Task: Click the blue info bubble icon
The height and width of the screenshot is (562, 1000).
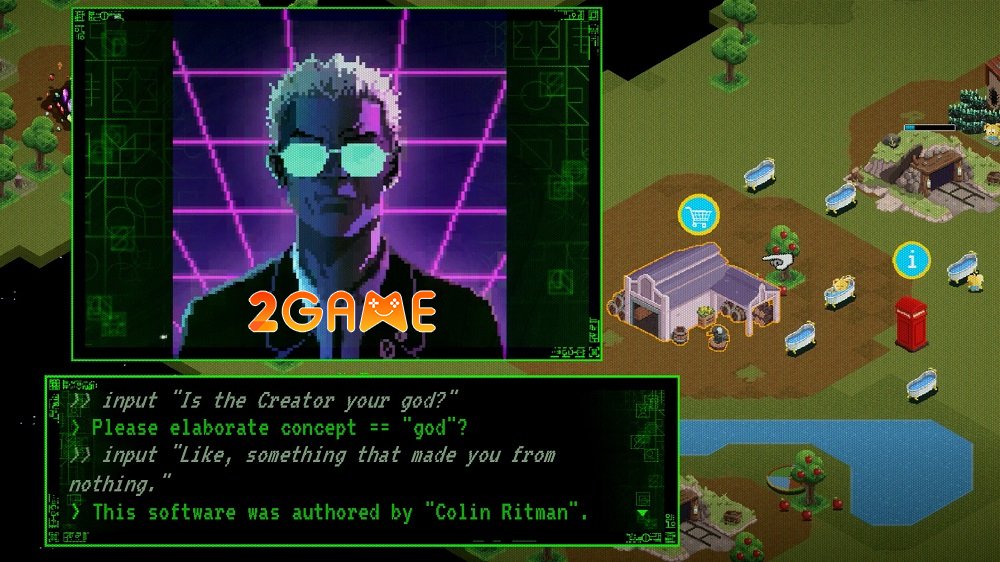Action: tap(911, 261)
